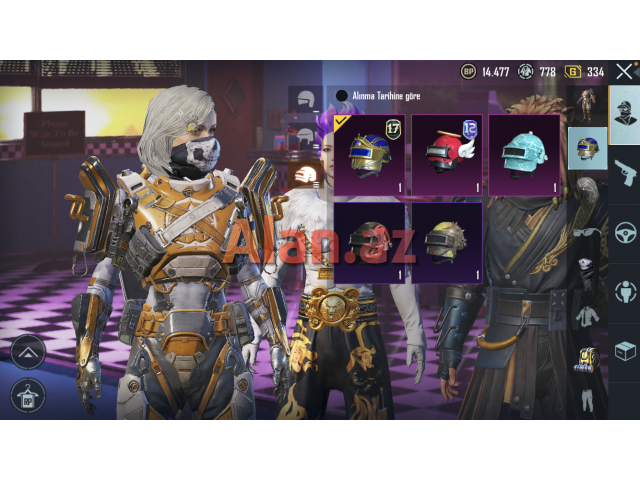Switch to the pistol weapons tab
The image size is (640, 480).
625,171
